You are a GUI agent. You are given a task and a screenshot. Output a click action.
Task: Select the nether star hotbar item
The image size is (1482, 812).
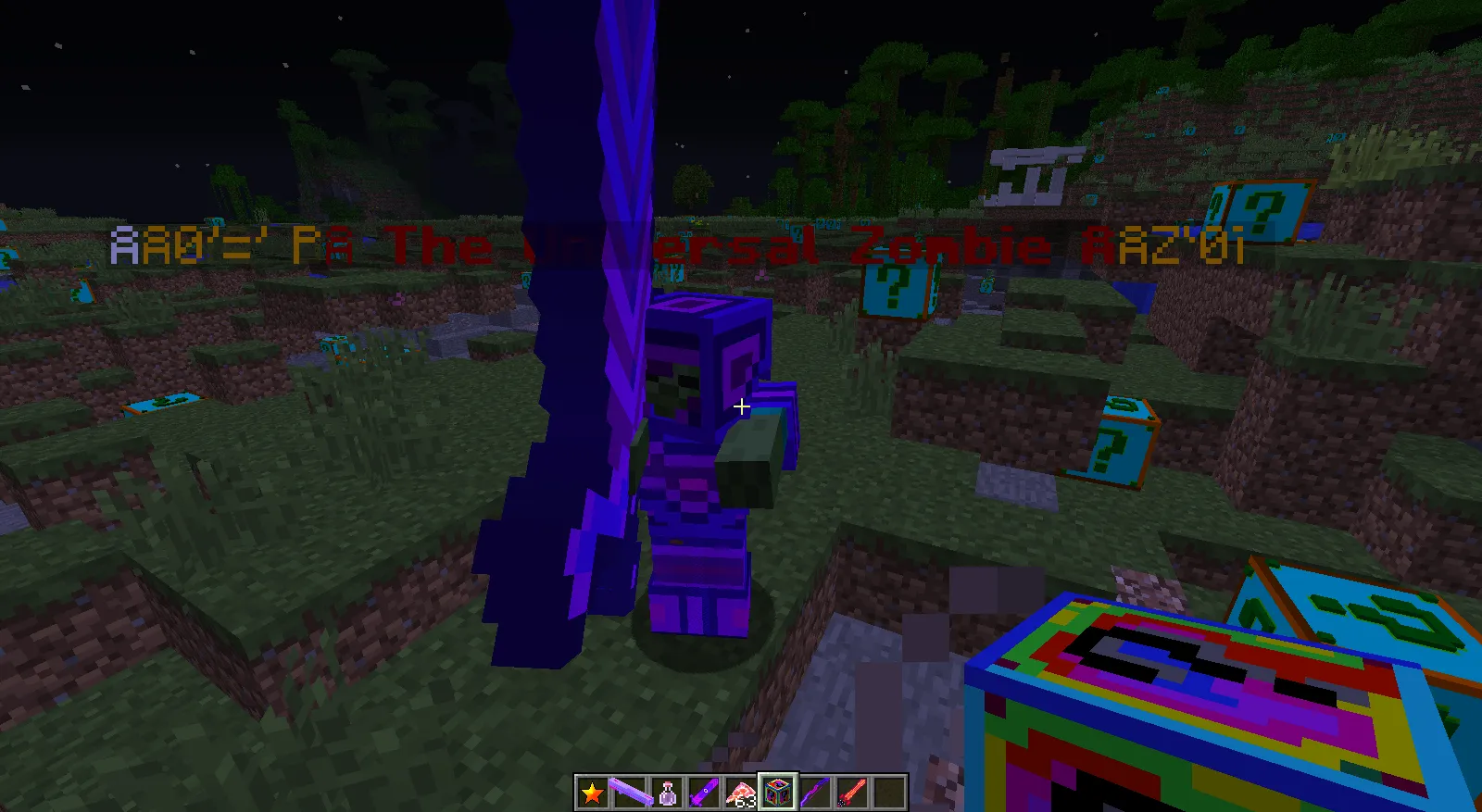tap(592, 791)
